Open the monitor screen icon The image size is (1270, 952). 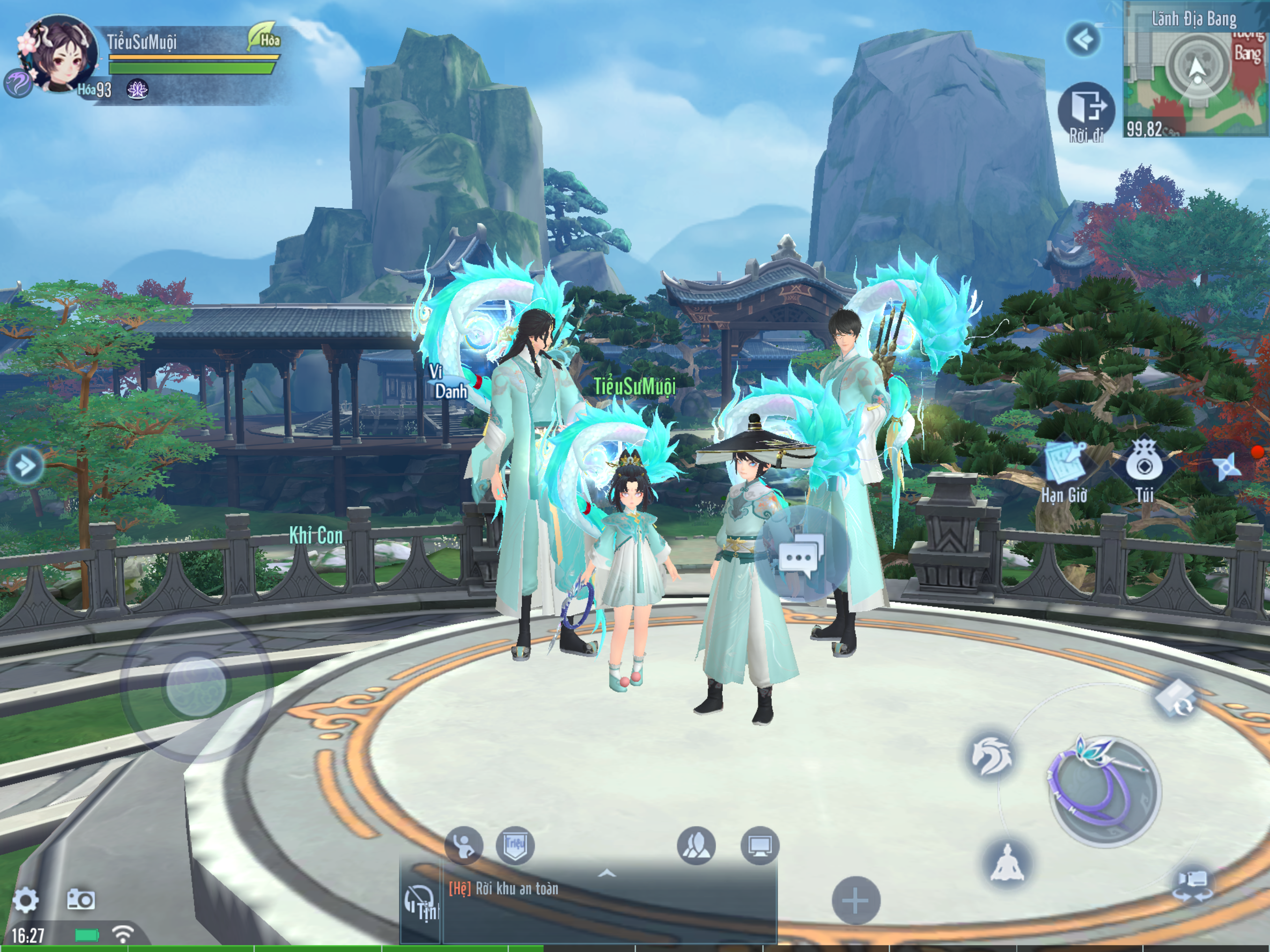point(760,845)
